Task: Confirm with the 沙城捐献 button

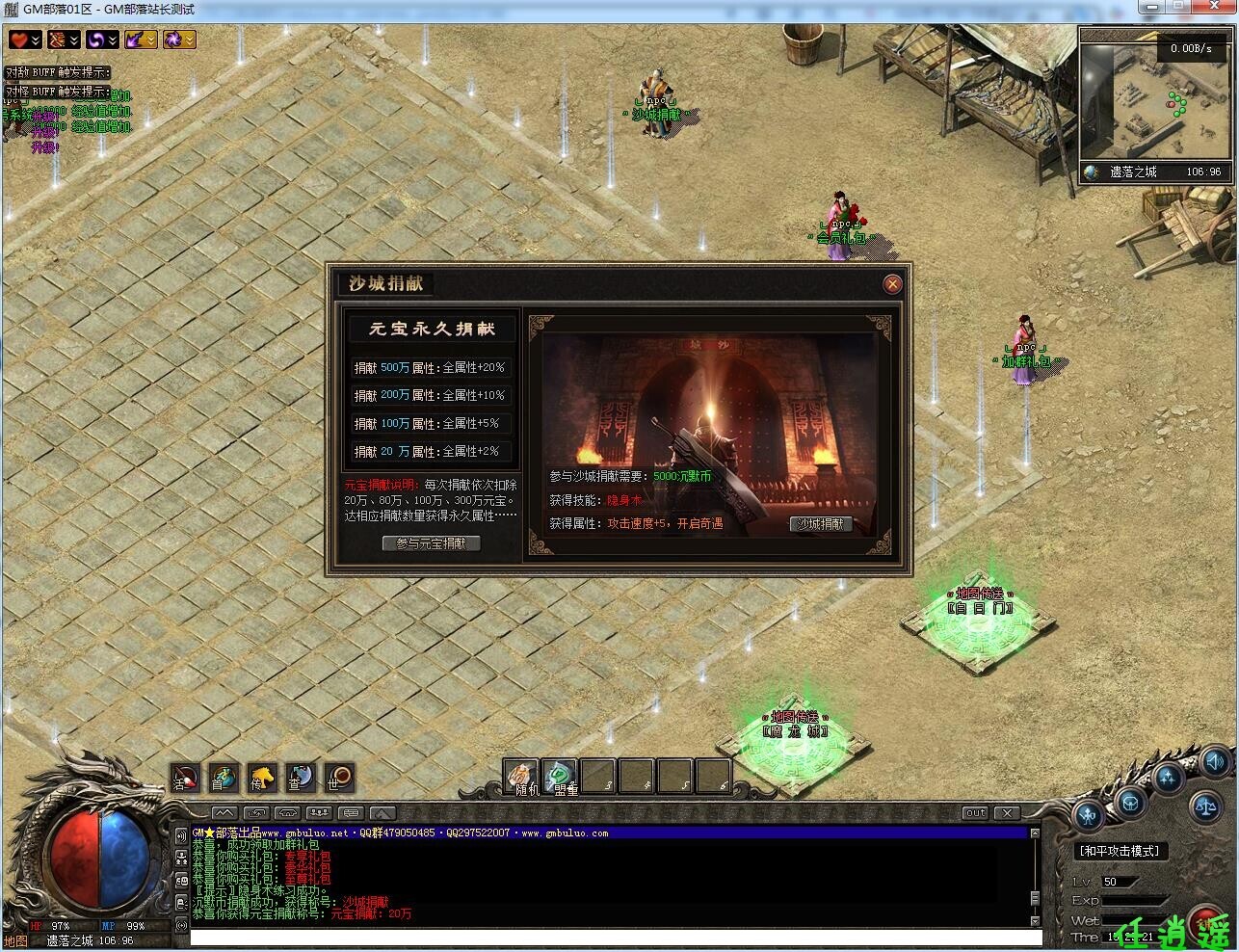Action: pyautogui.click(x=821, y=524)
